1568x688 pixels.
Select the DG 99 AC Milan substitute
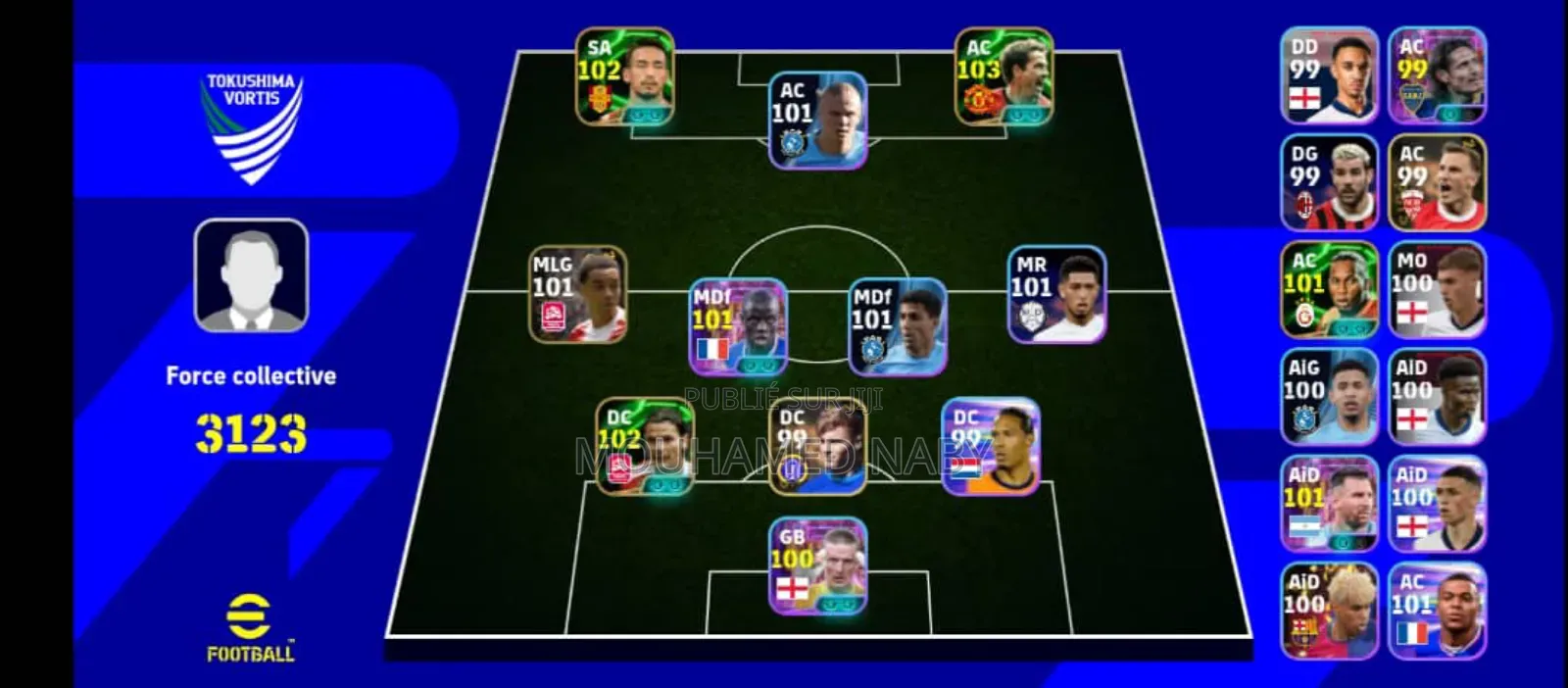[x=1329, y=183]
